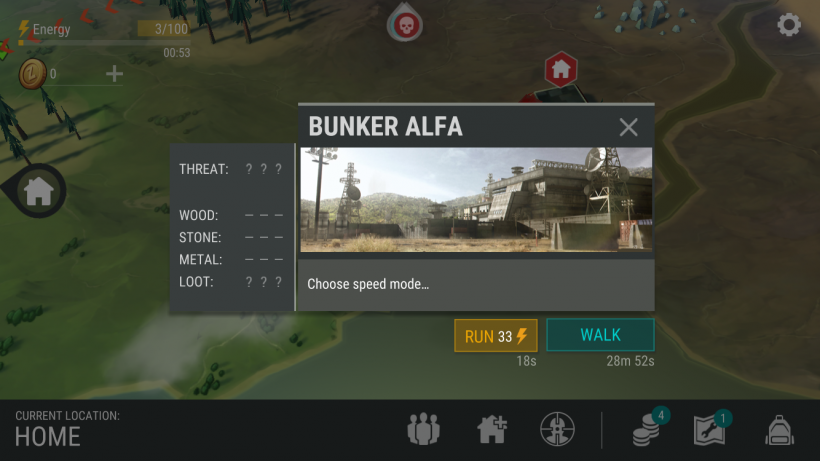The image size is (820, 461).
Task: Open the map journal with notification
Action: [710, 430]
